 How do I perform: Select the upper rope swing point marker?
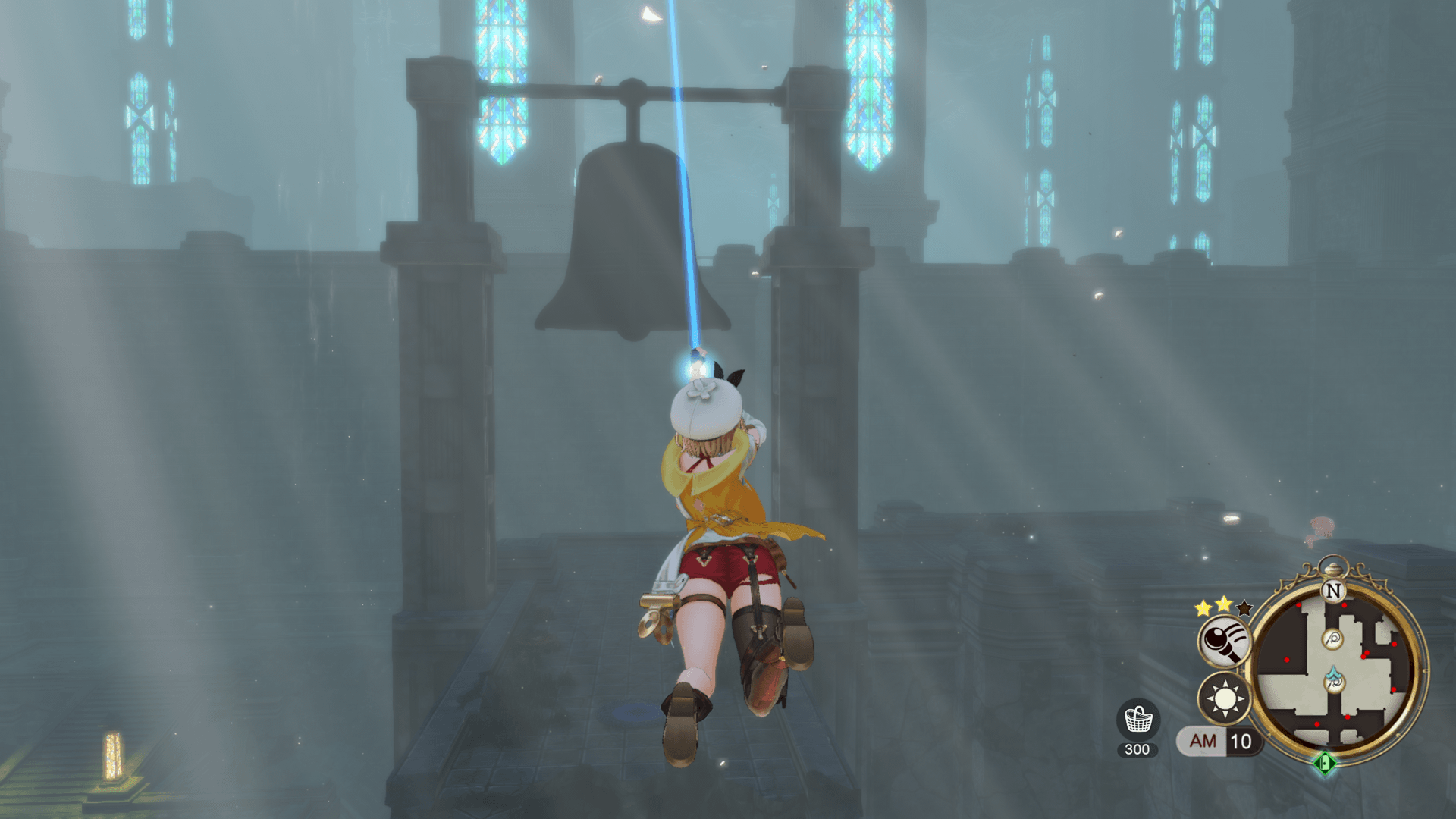click(1332, 639)
